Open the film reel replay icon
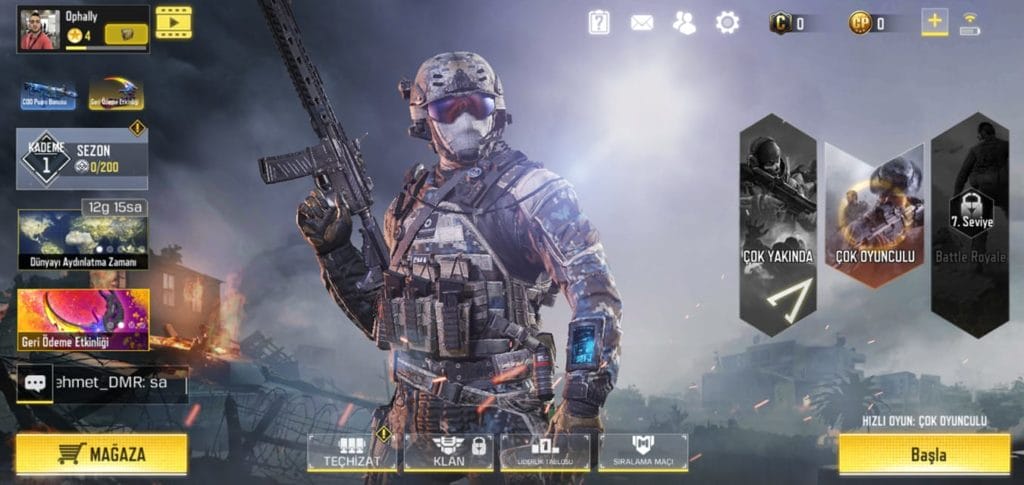Viewport: 1024px width, 485px height. (173, 22)
